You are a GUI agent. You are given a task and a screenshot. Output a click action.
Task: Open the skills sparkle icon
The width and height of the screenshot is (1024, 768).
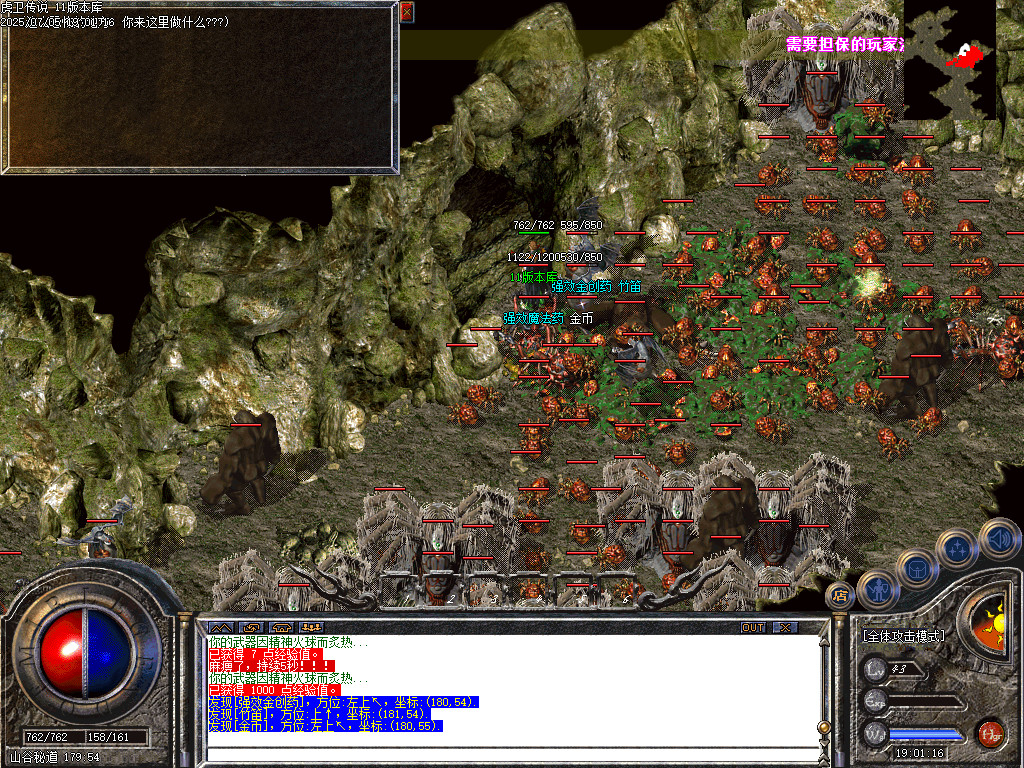tap(958, 548)
